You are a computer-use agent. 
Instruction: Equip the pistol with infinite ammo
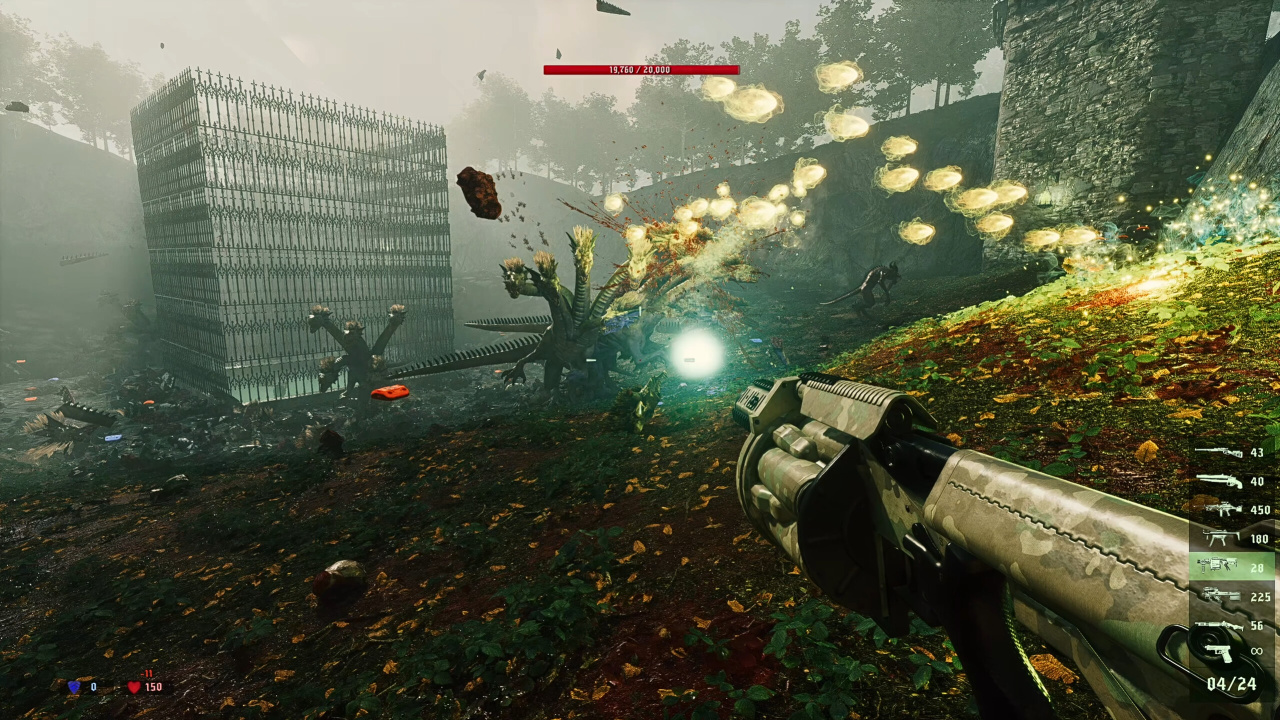1219,652
